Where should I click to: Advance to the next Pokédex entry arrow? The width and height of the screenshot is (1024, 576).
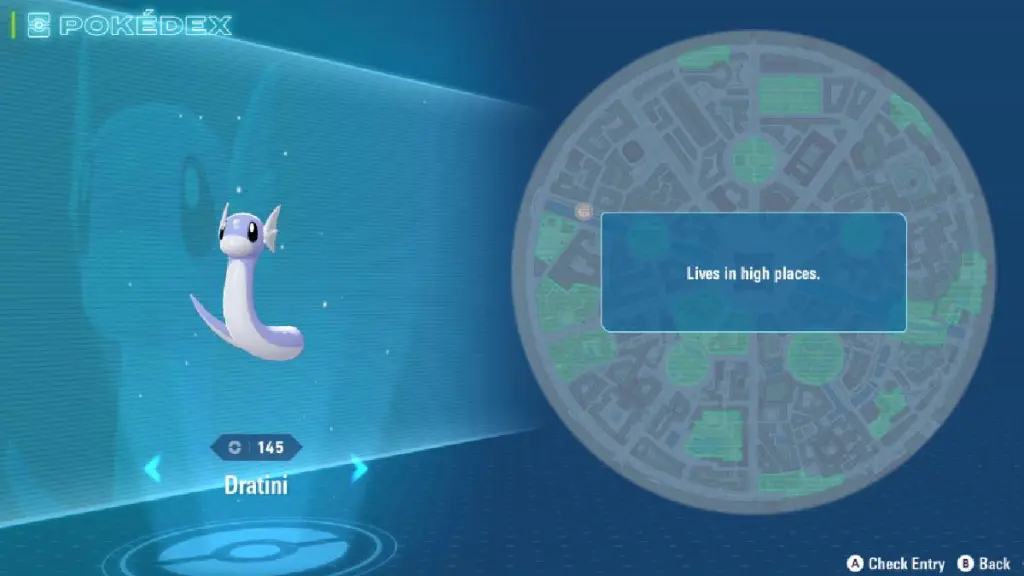point(359,468)
